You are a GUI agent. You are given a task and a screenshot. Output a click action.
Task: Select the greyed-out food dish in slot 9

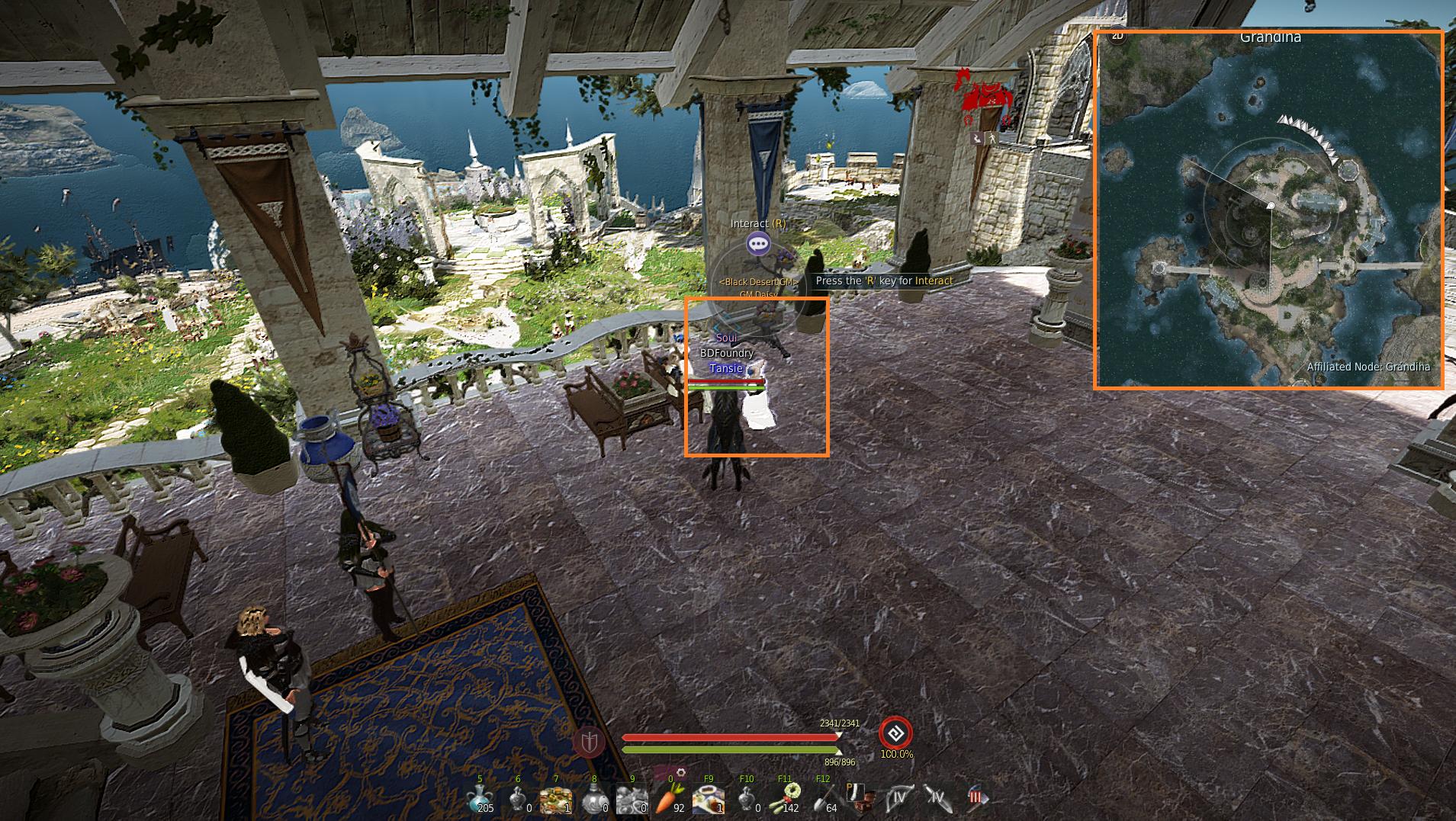pos(632,799)
